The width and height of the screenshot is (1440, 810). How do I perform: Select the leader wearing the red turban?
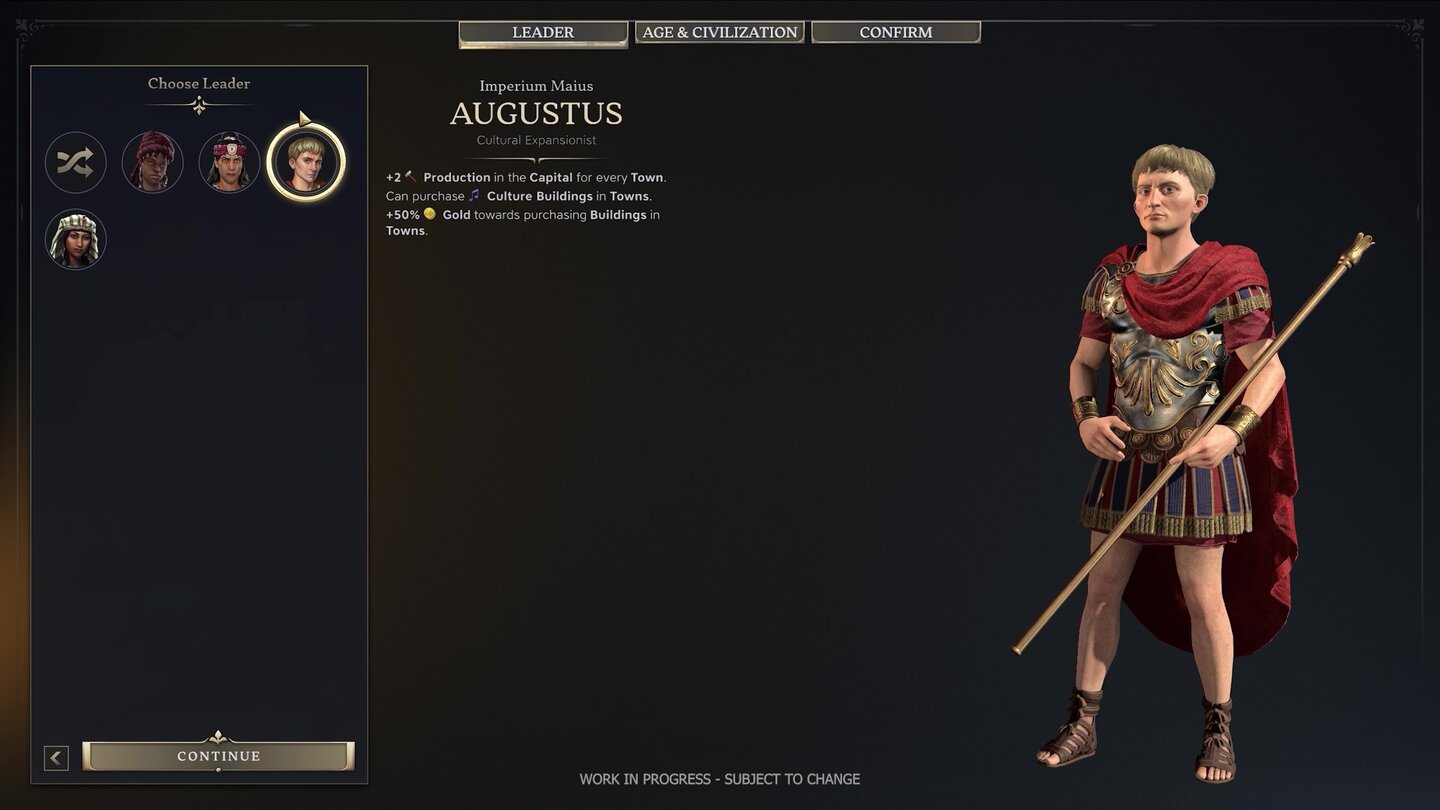152,162
